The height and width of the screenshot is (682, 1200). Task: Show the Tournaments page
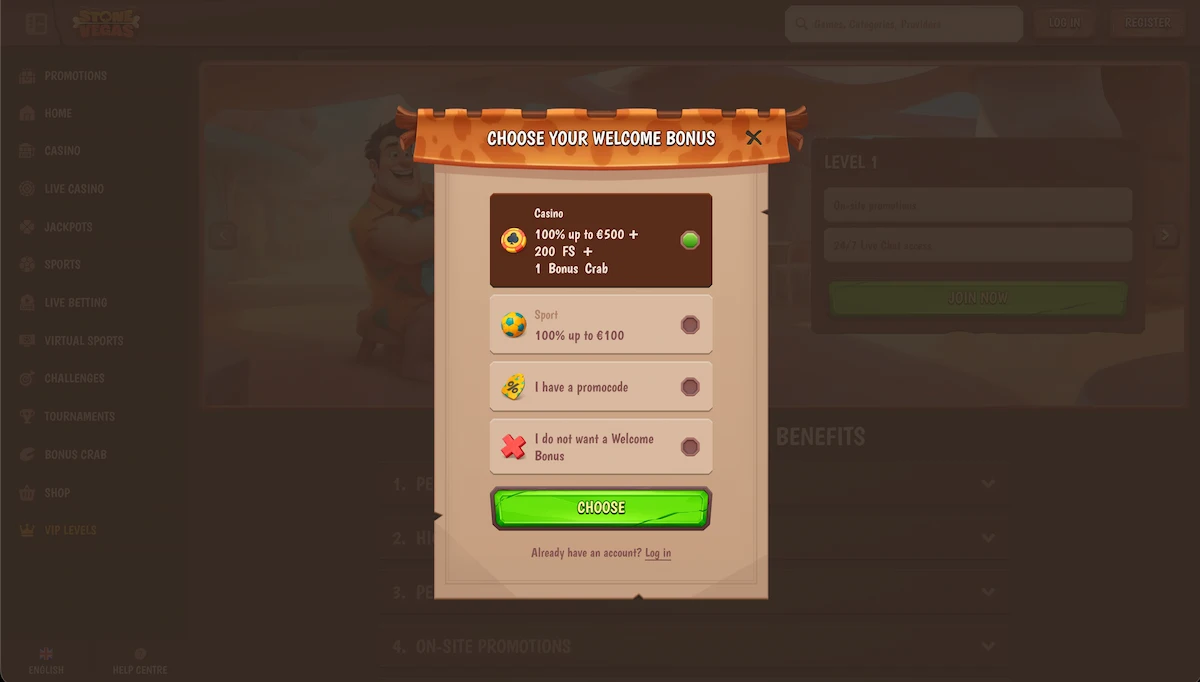pos(79,417)
